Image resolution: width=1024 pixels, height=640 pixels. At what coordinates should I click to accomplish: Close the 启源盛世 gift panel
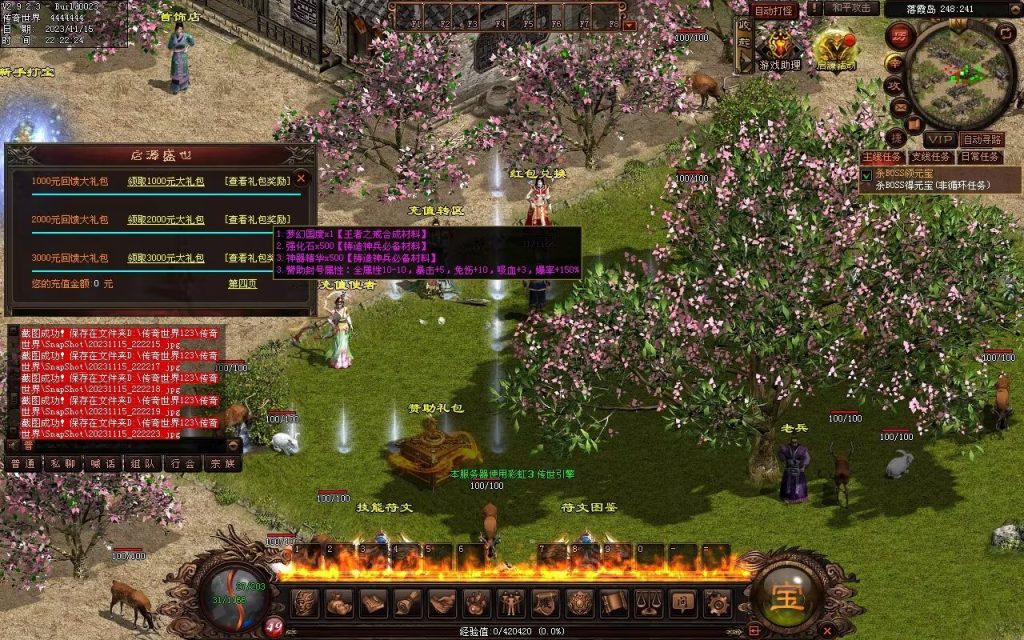[301, 178]
